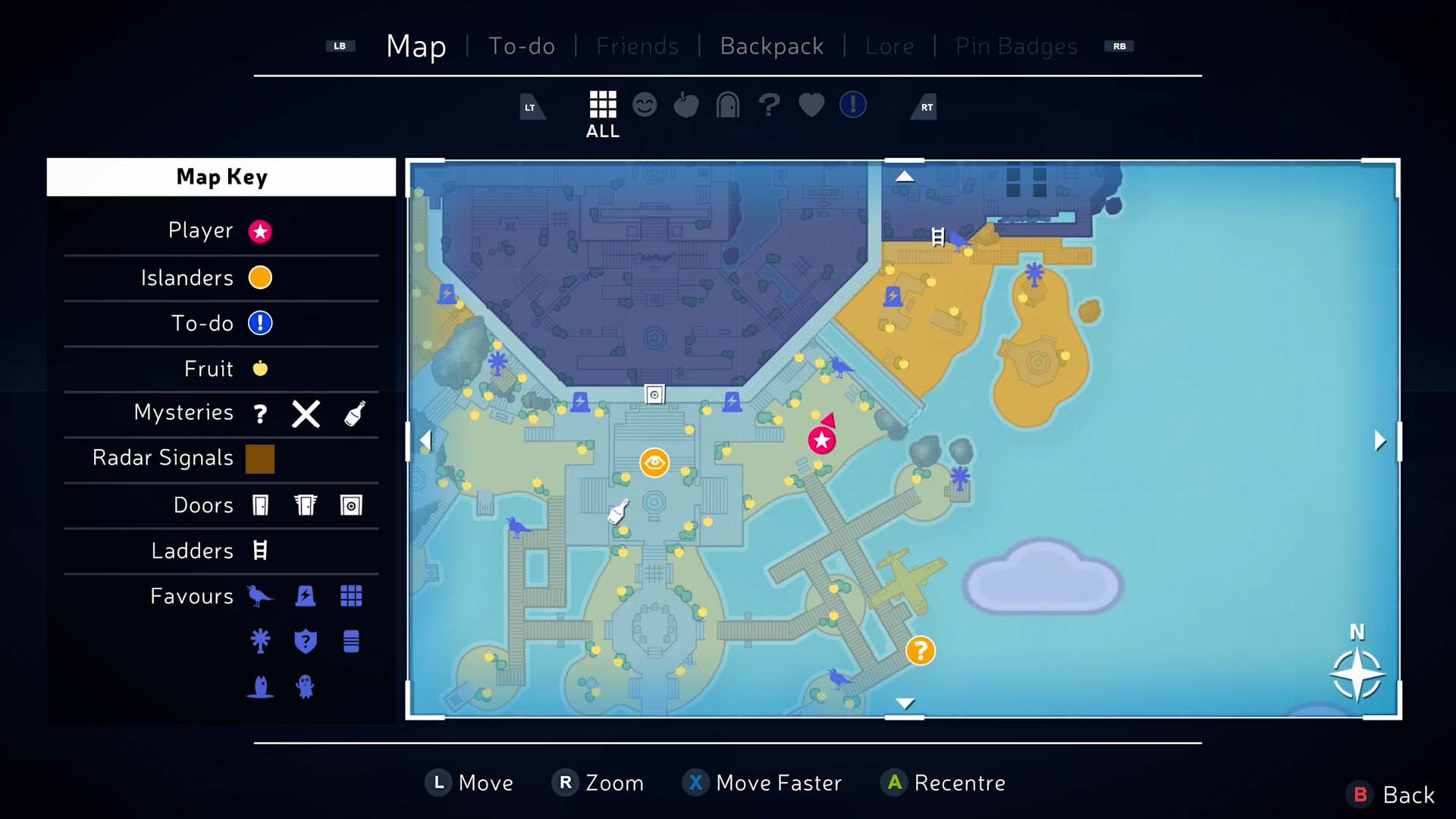The height and width of the screenshot is (819, 1456).
Task: Filter map by favours heart icon
Action: pos(811,105)
